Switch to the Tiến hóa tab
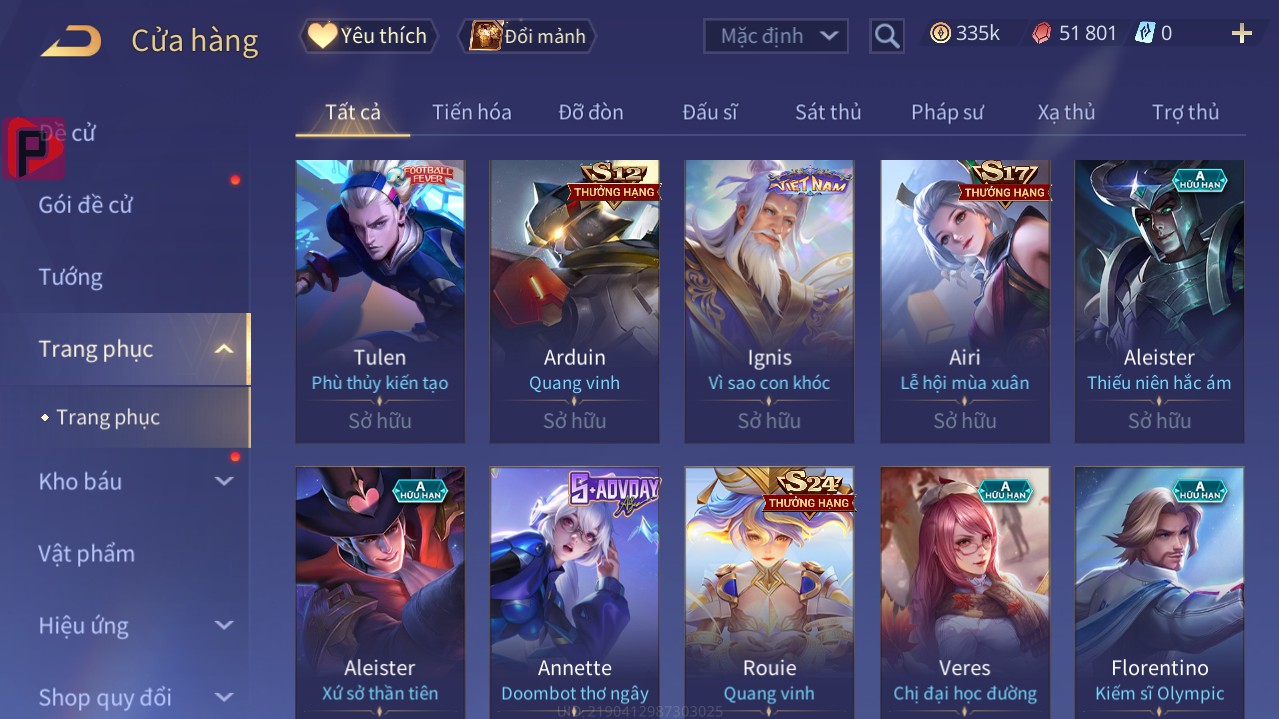The width and height of the screenshot is (1279, 719). (471, 112)
